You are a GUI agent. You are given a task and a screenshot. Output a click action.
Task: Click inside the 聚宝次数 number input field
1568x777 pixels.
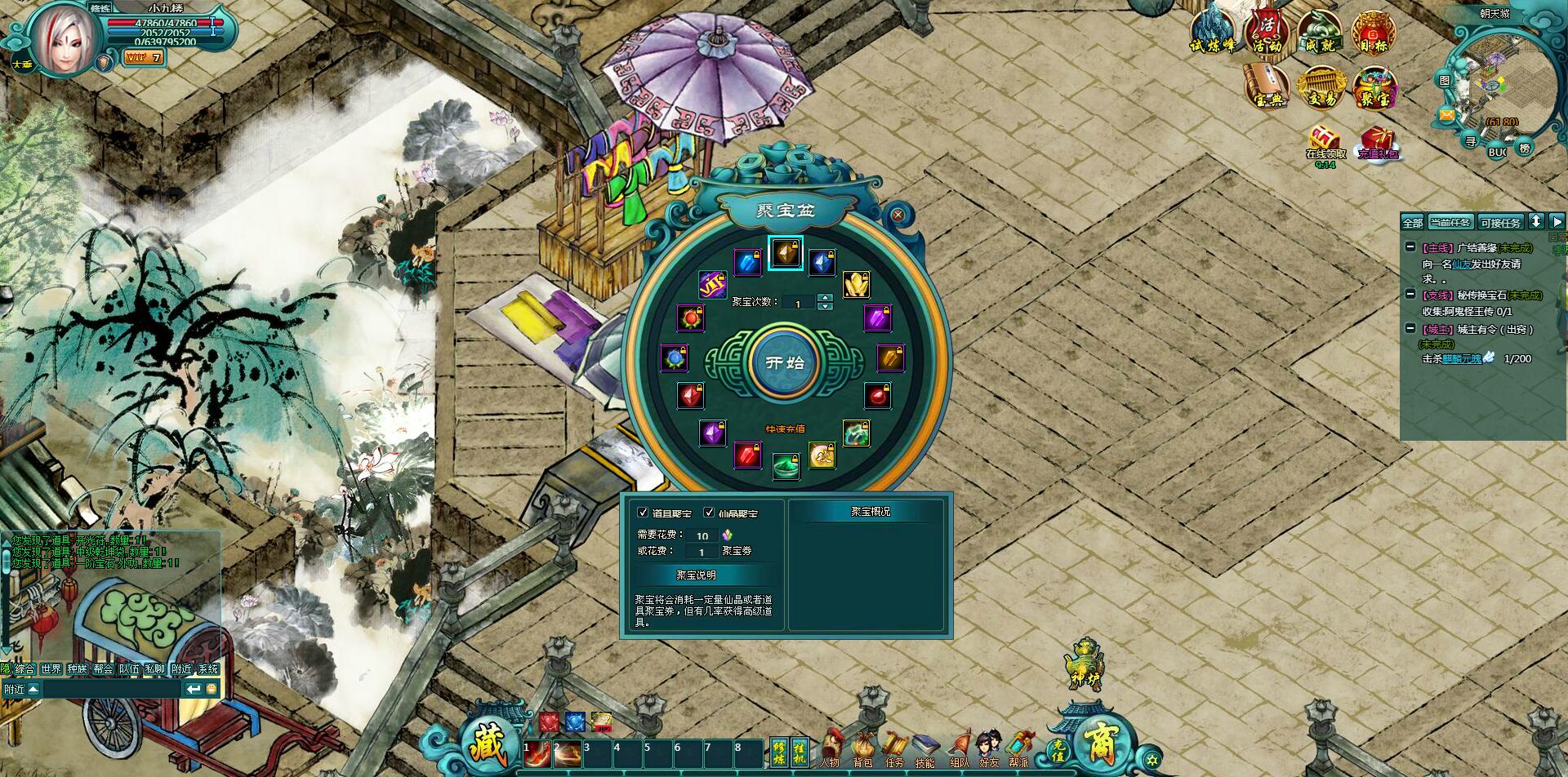coord(796,302)
